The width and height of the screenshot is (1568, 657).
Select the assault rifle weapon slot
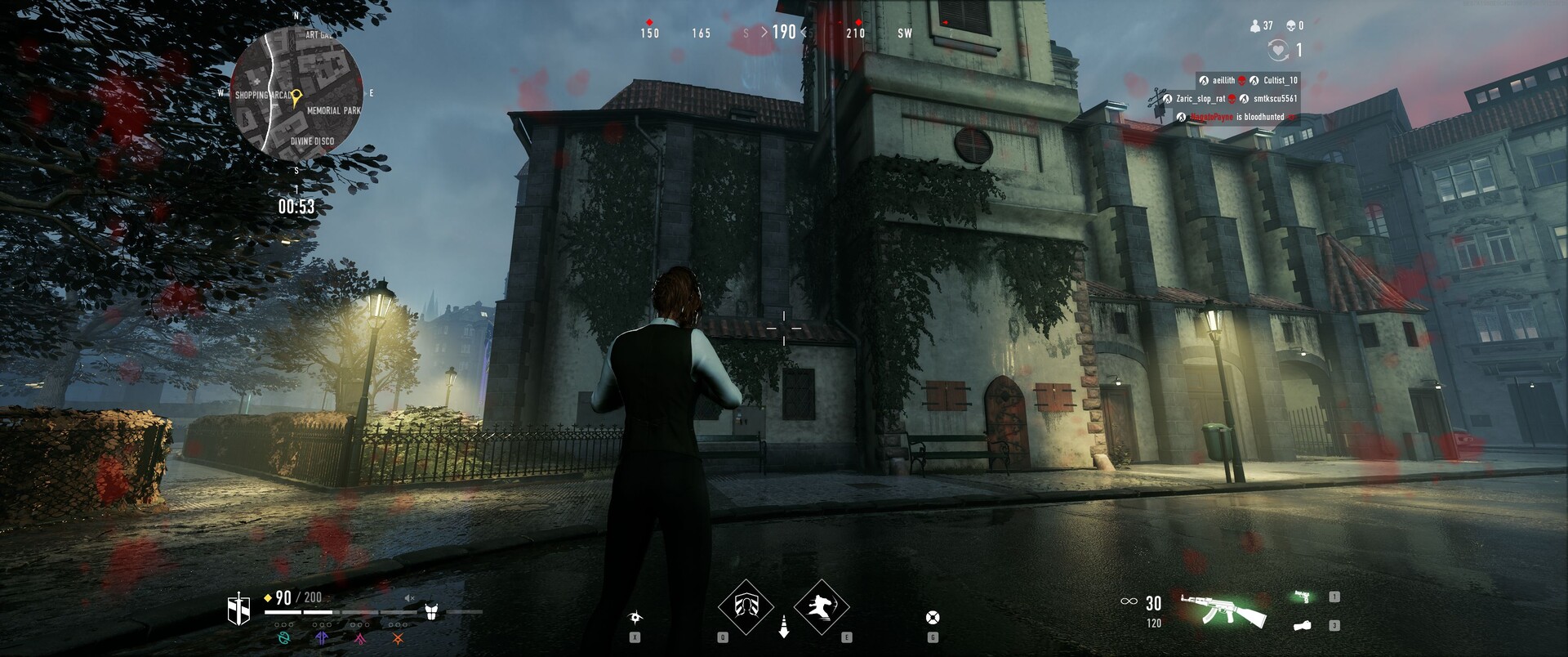(1223, 610)
